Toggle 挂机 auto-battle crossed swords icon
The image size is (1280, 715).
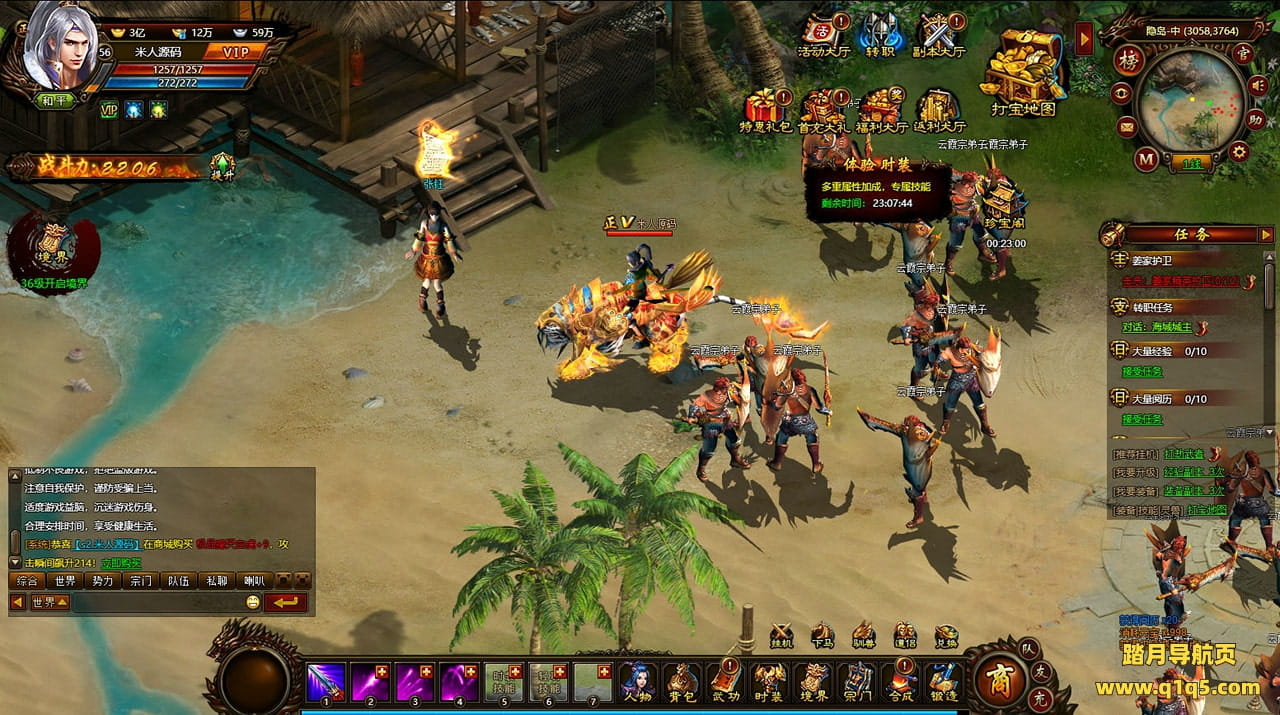(x=782, y=634)
